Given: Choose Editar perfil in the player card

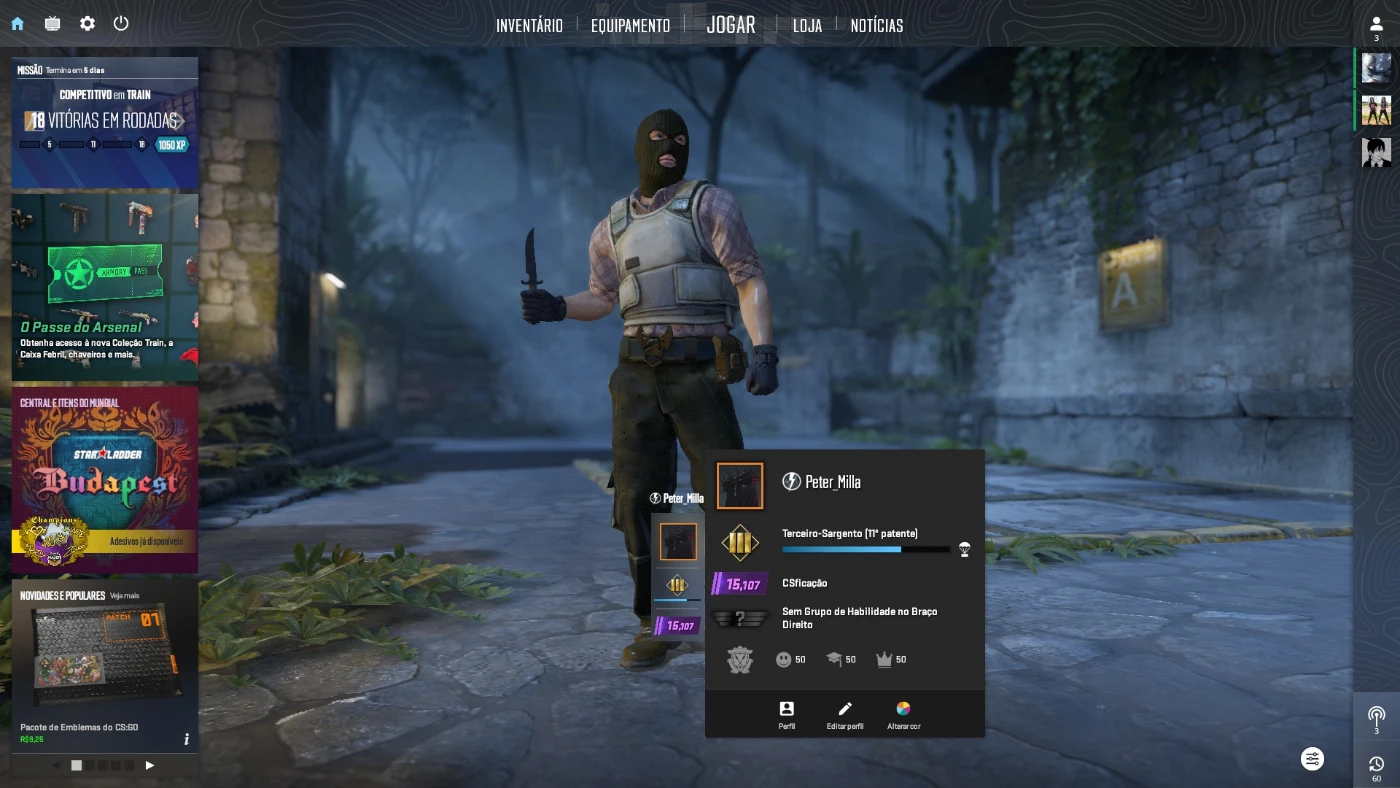Looking at the screenshot, I should [845, 714].
